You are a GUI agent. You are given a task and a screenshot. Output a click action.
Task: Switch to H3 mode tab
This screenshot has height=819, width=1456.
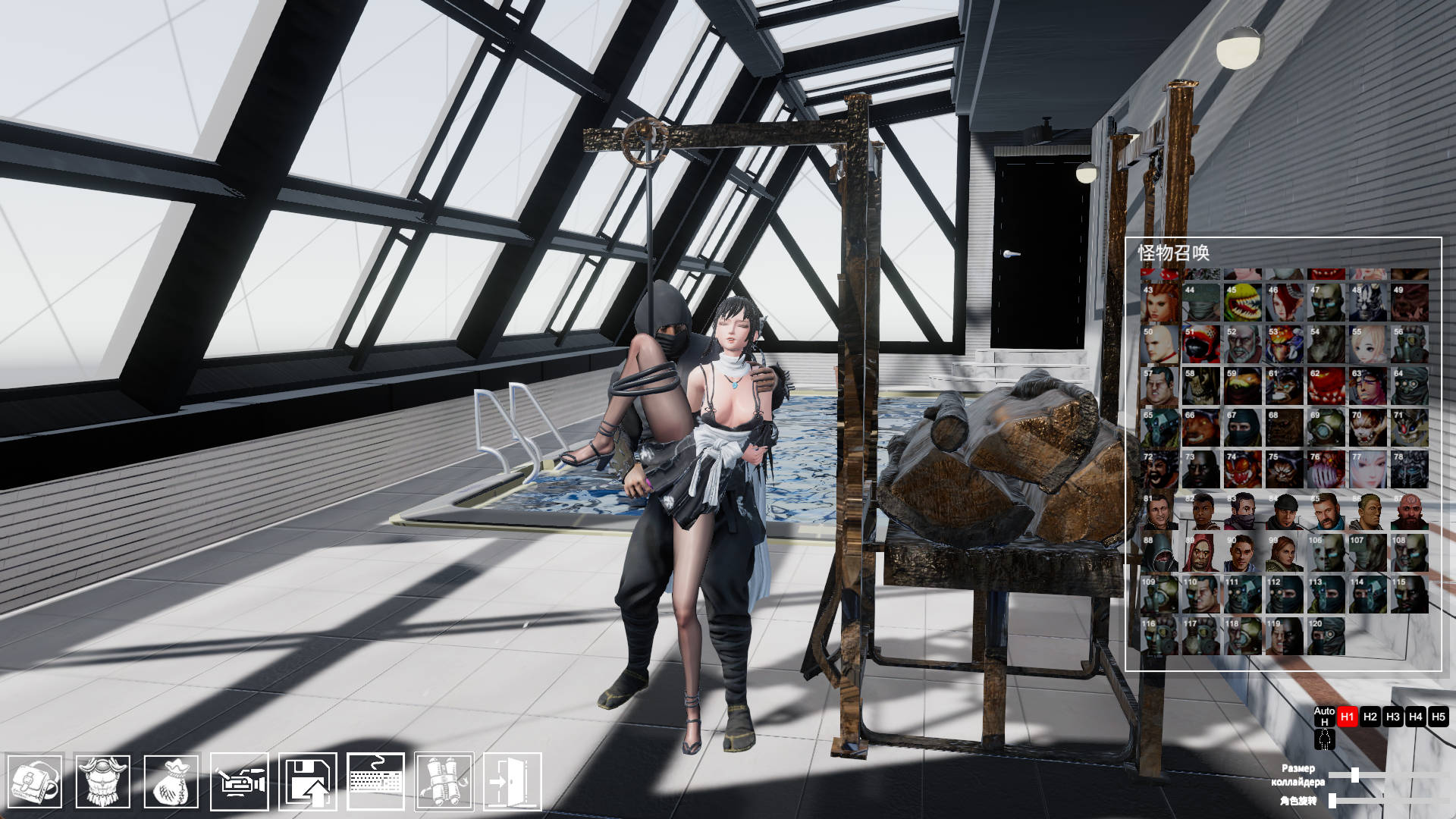pos(1393,717)
